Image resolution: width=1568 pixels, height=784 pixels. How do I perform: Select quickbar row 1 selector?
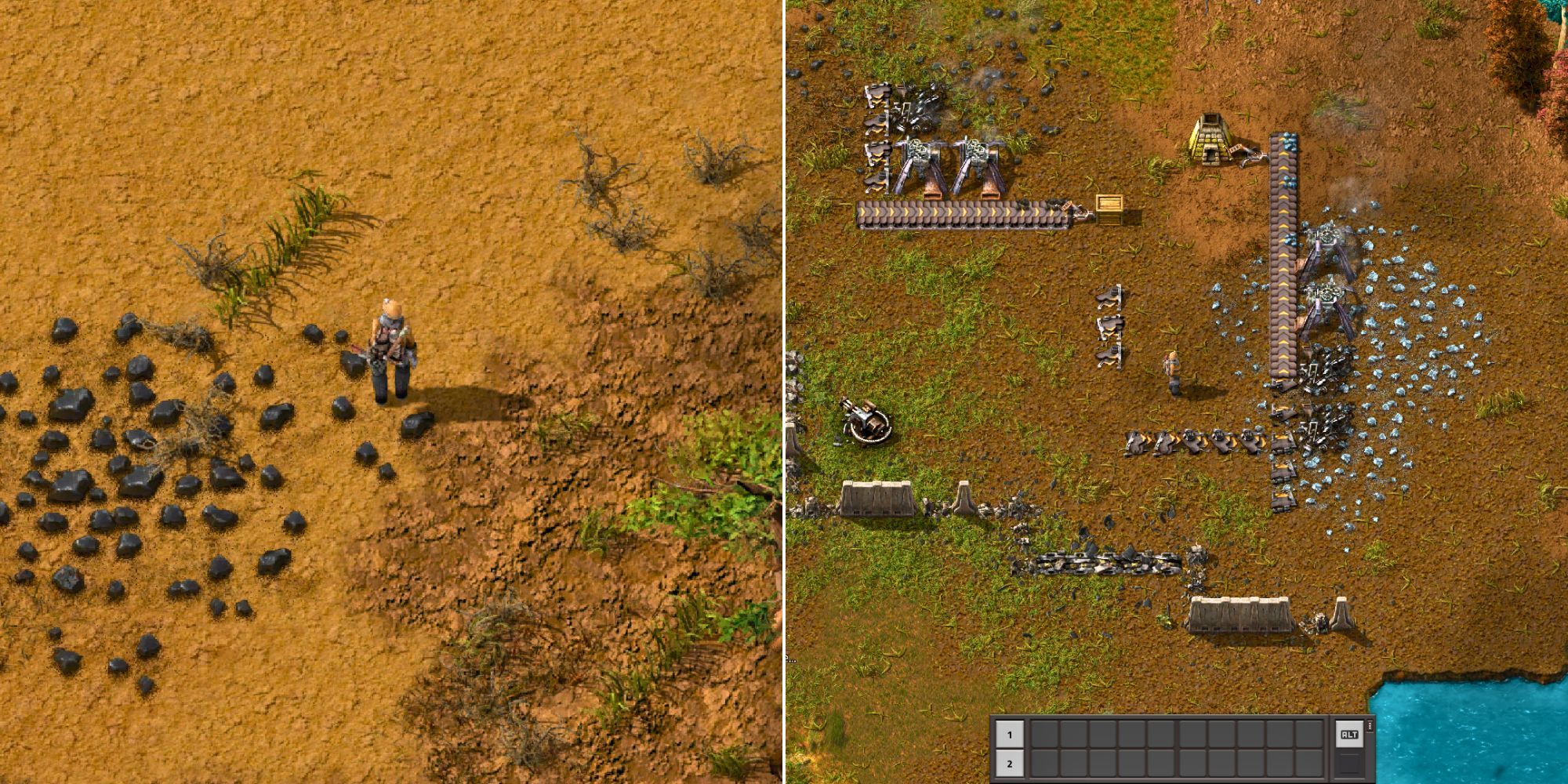point(1010,734)
